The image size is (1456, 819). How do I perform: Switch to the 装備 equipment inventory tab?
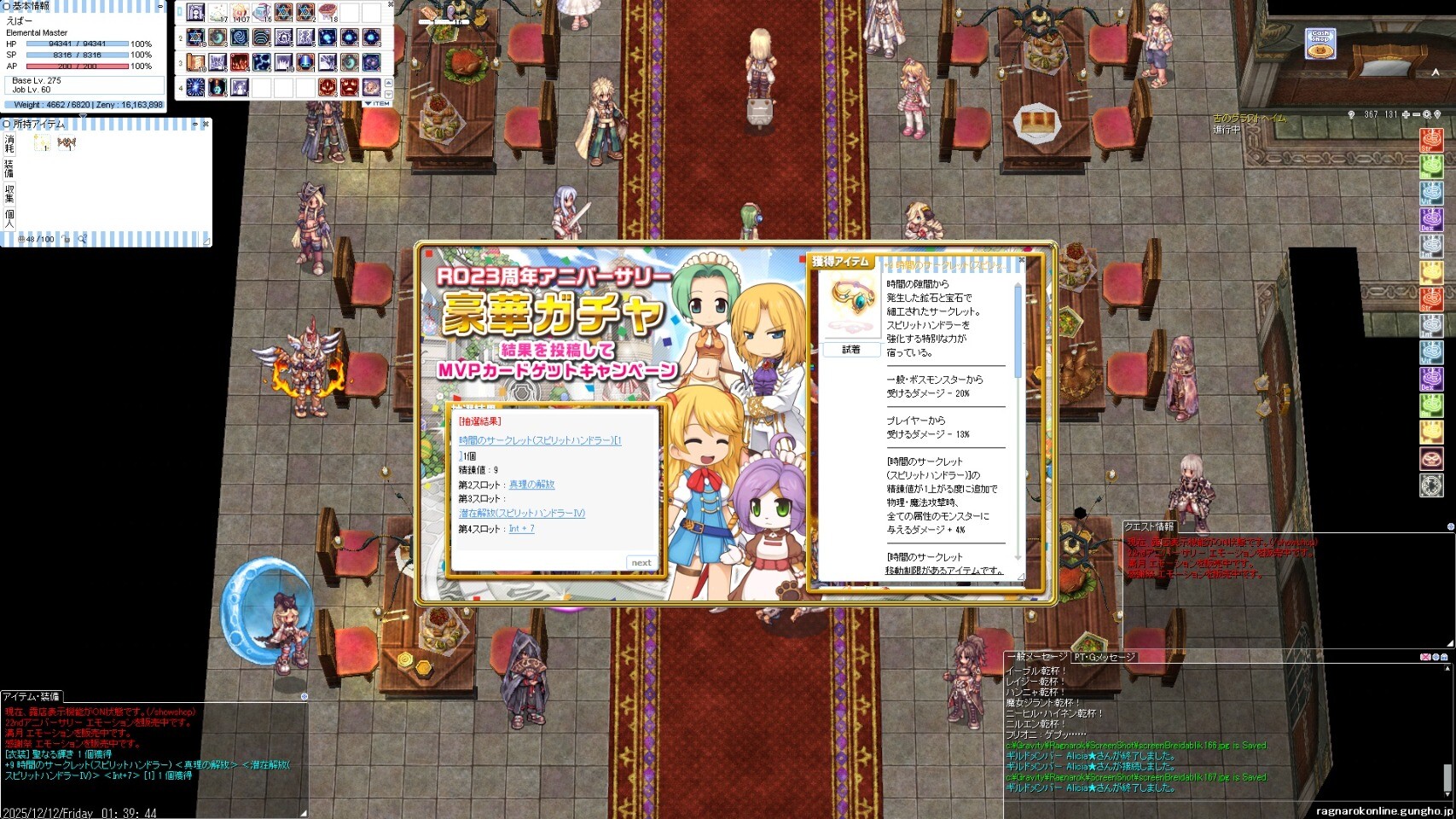coord(9,167)
